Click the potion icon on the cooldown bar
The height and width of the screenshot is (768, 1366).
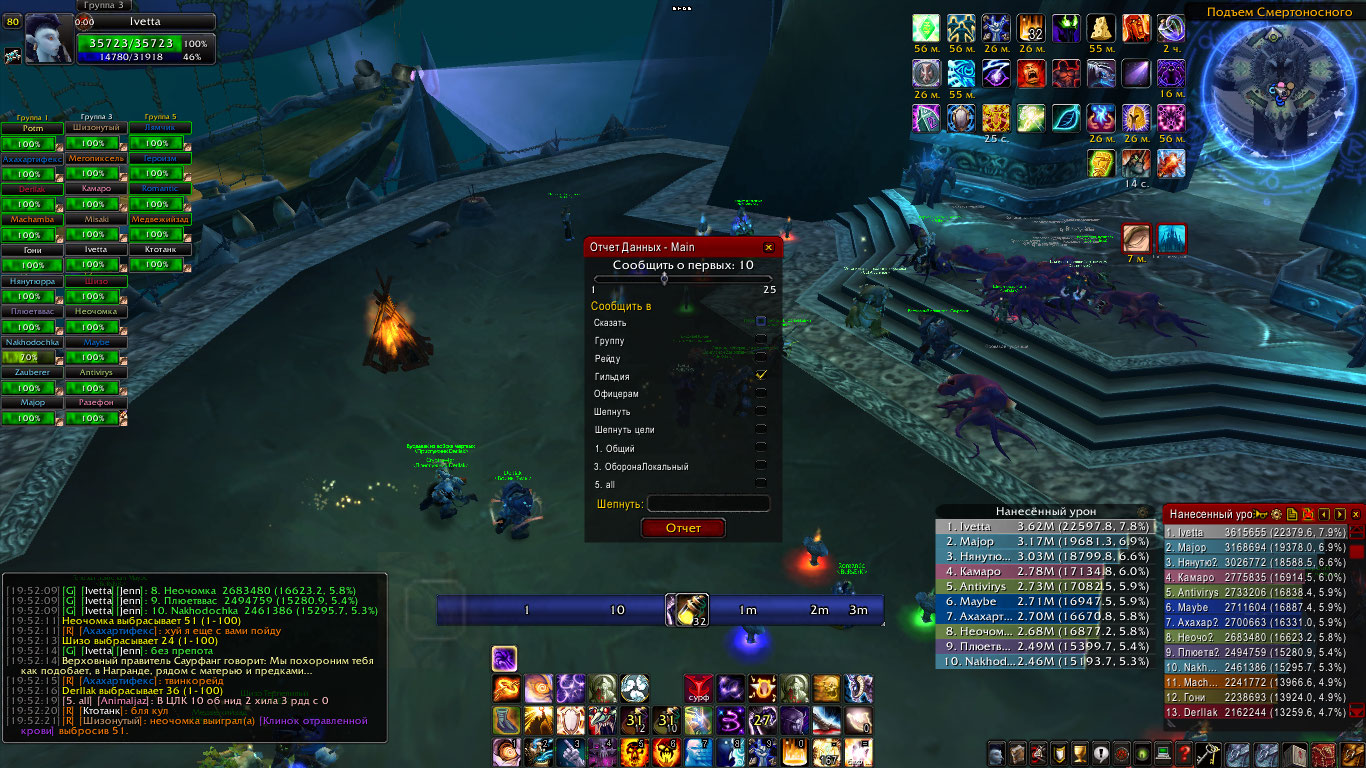(692, 608)
